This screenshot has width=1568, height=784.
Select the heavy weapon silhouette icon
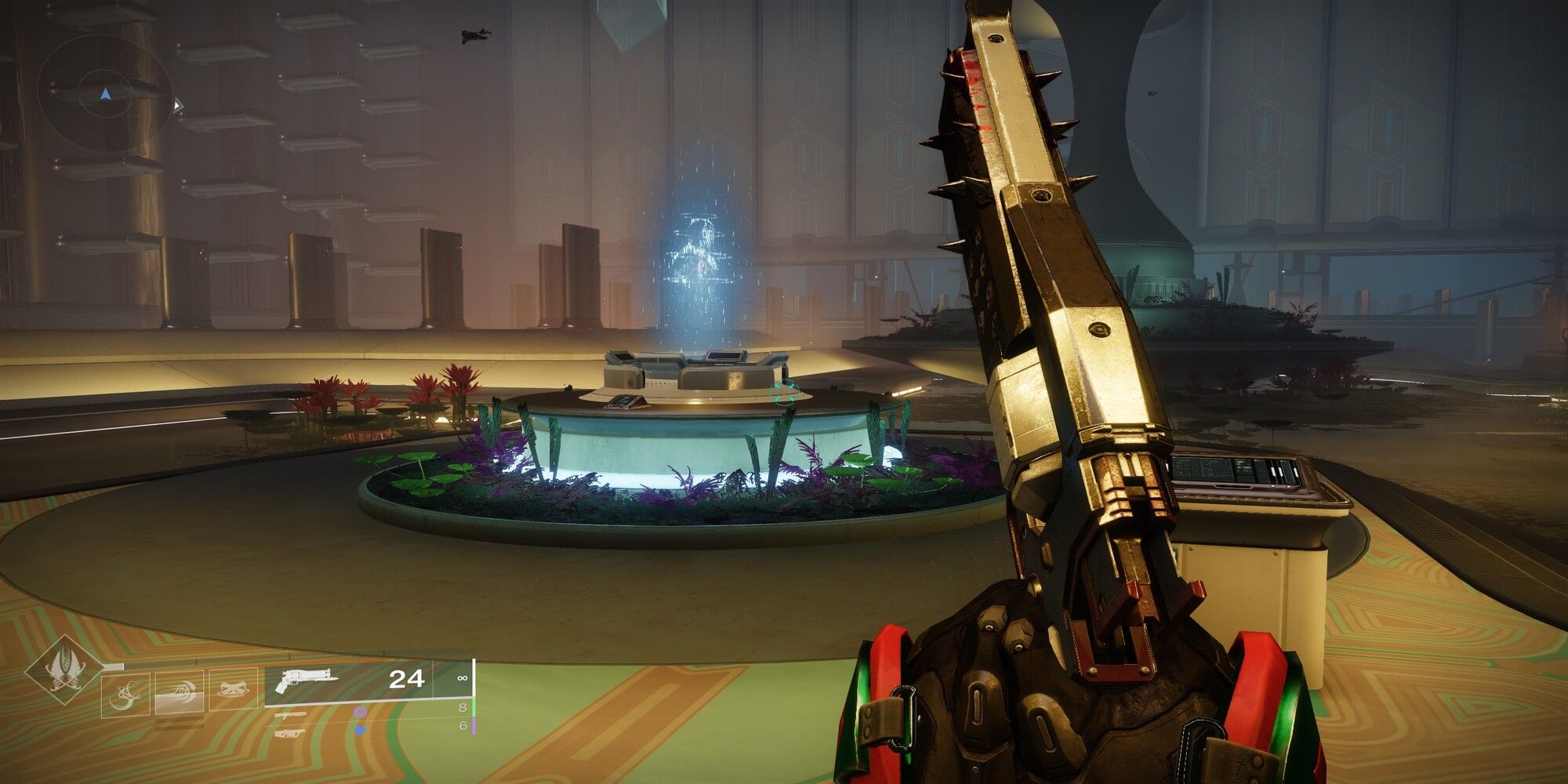tap(290, 732)
